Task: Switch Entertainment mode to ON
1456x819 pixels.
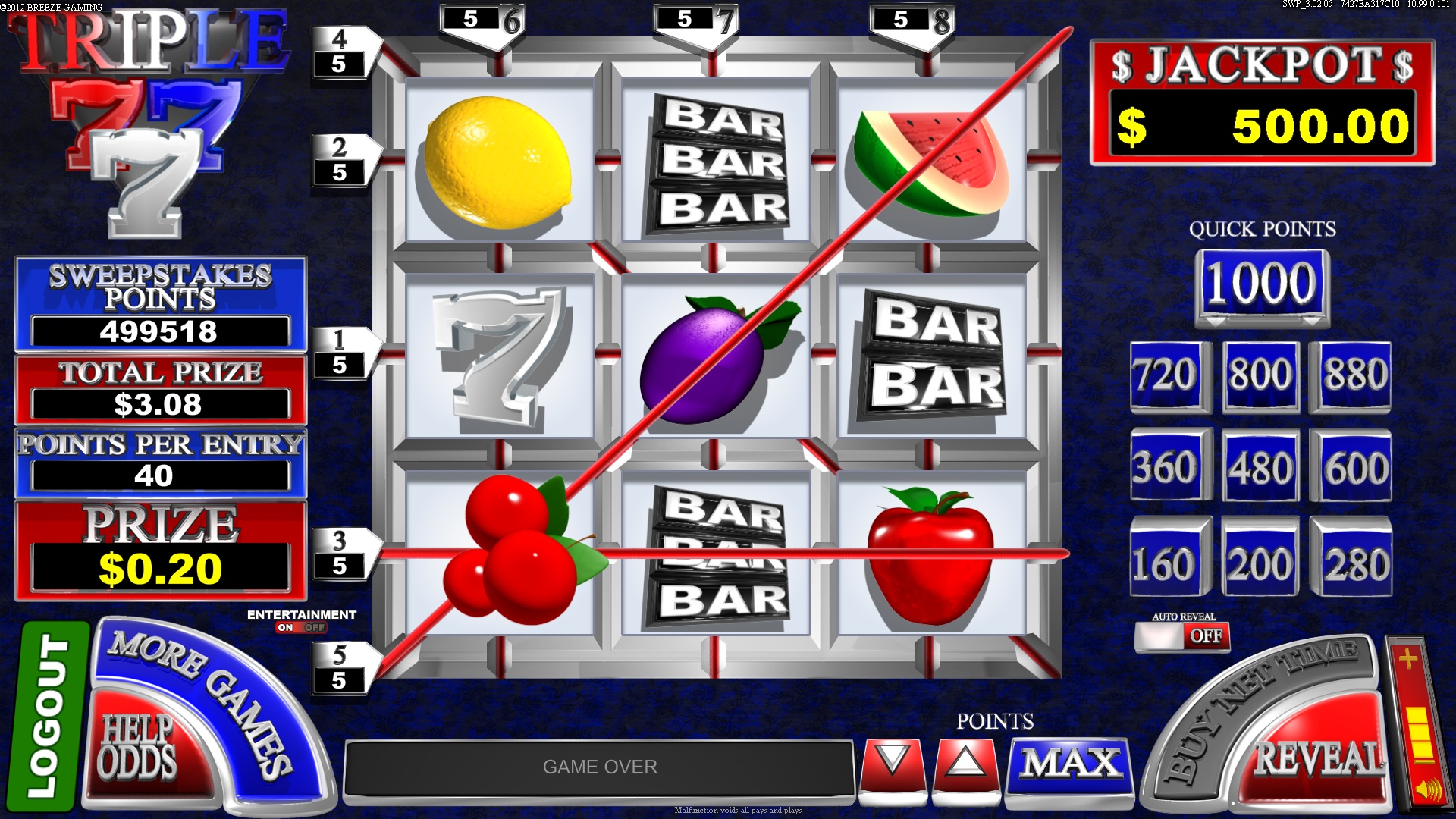Action: pos(287,627)
